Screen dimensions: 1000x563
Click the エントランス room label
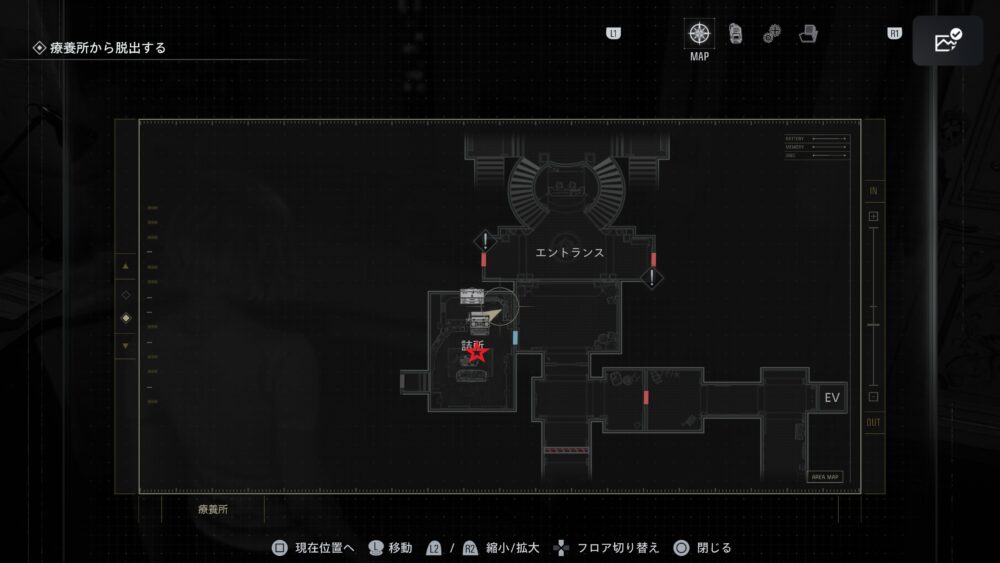(x=569, y=253)
